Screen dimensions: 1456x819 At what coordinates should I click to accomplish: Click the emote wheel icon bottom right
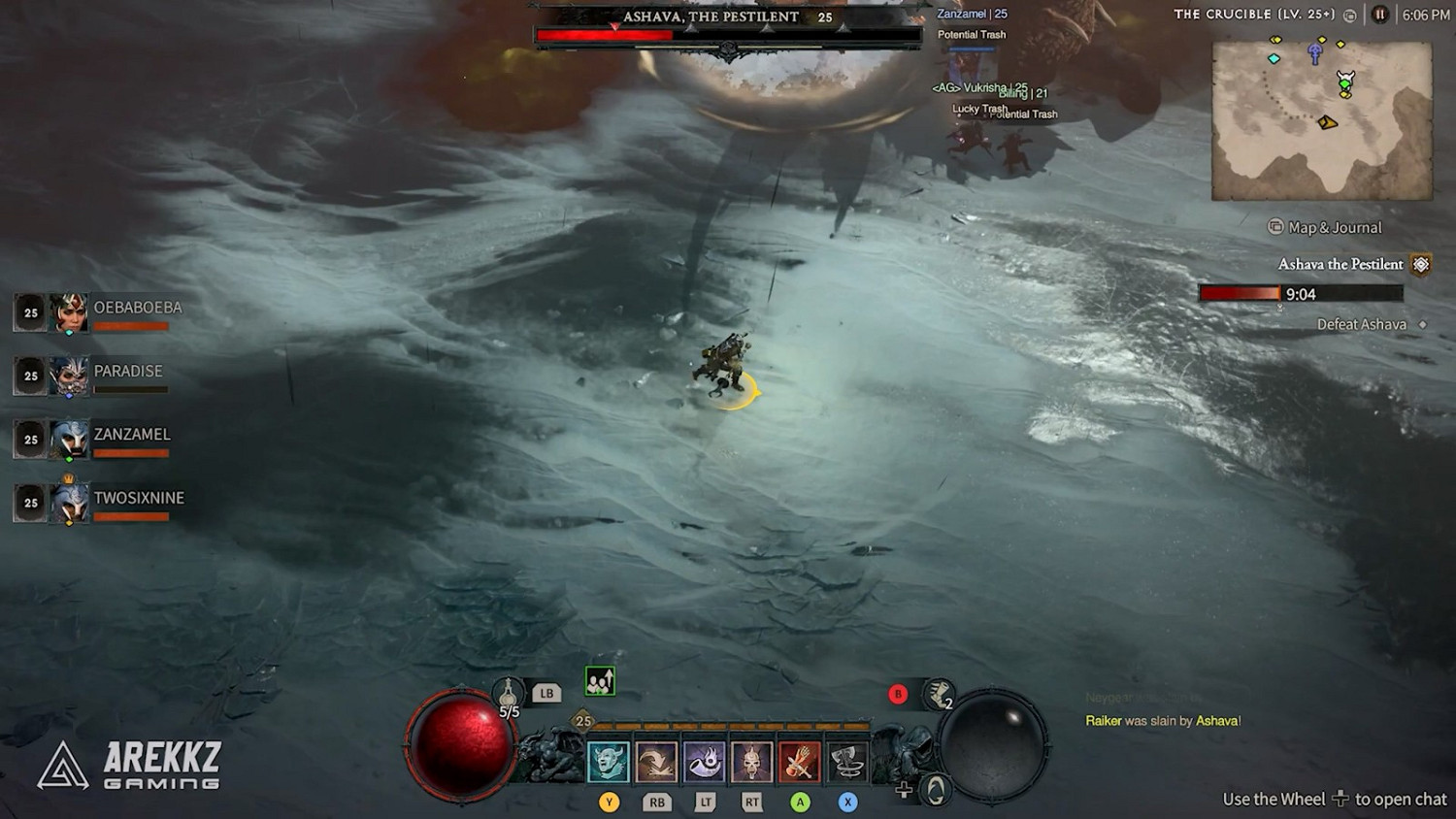pyautogui.click(x=934, y=791)
